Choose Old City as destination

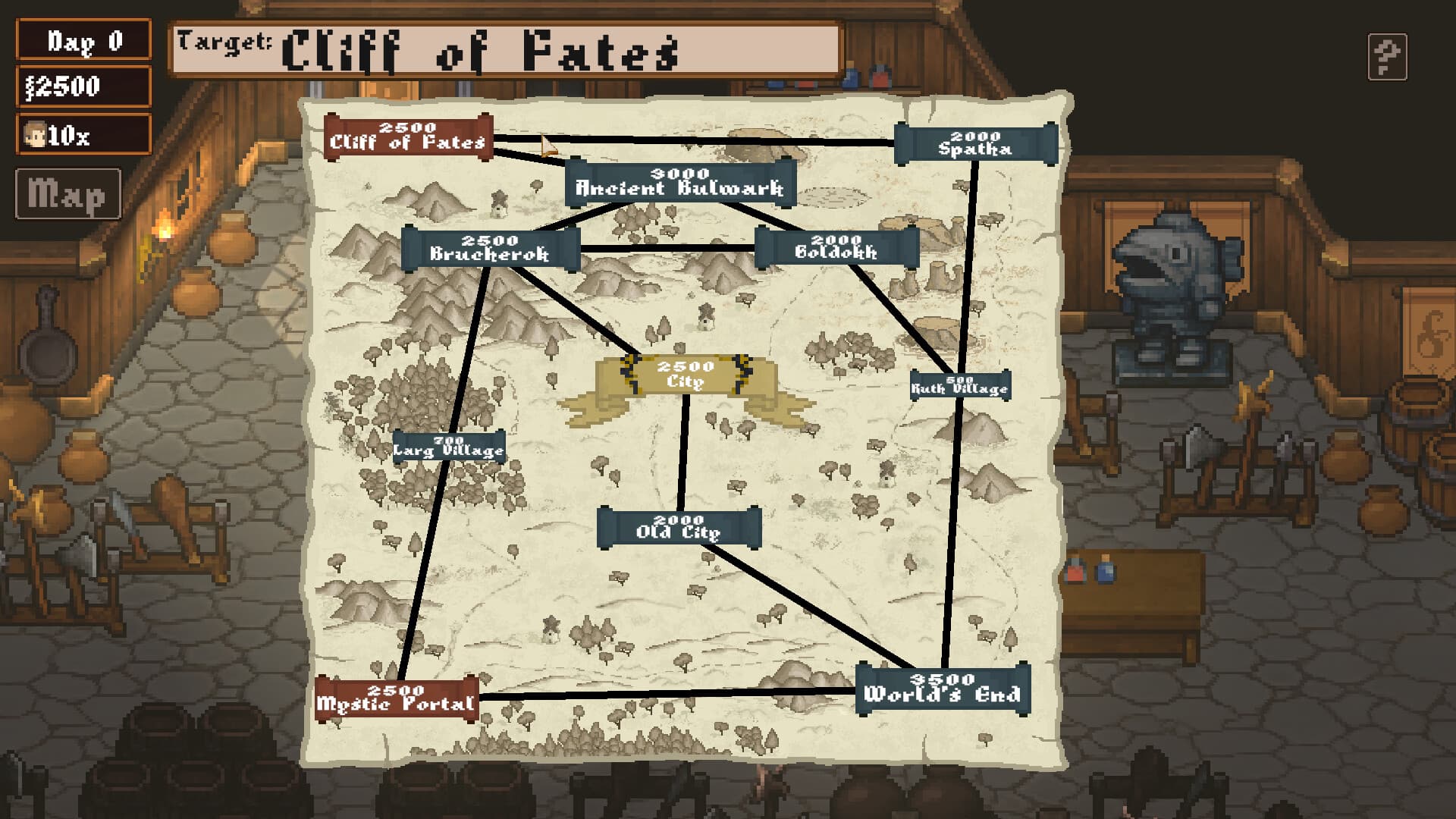679,526
